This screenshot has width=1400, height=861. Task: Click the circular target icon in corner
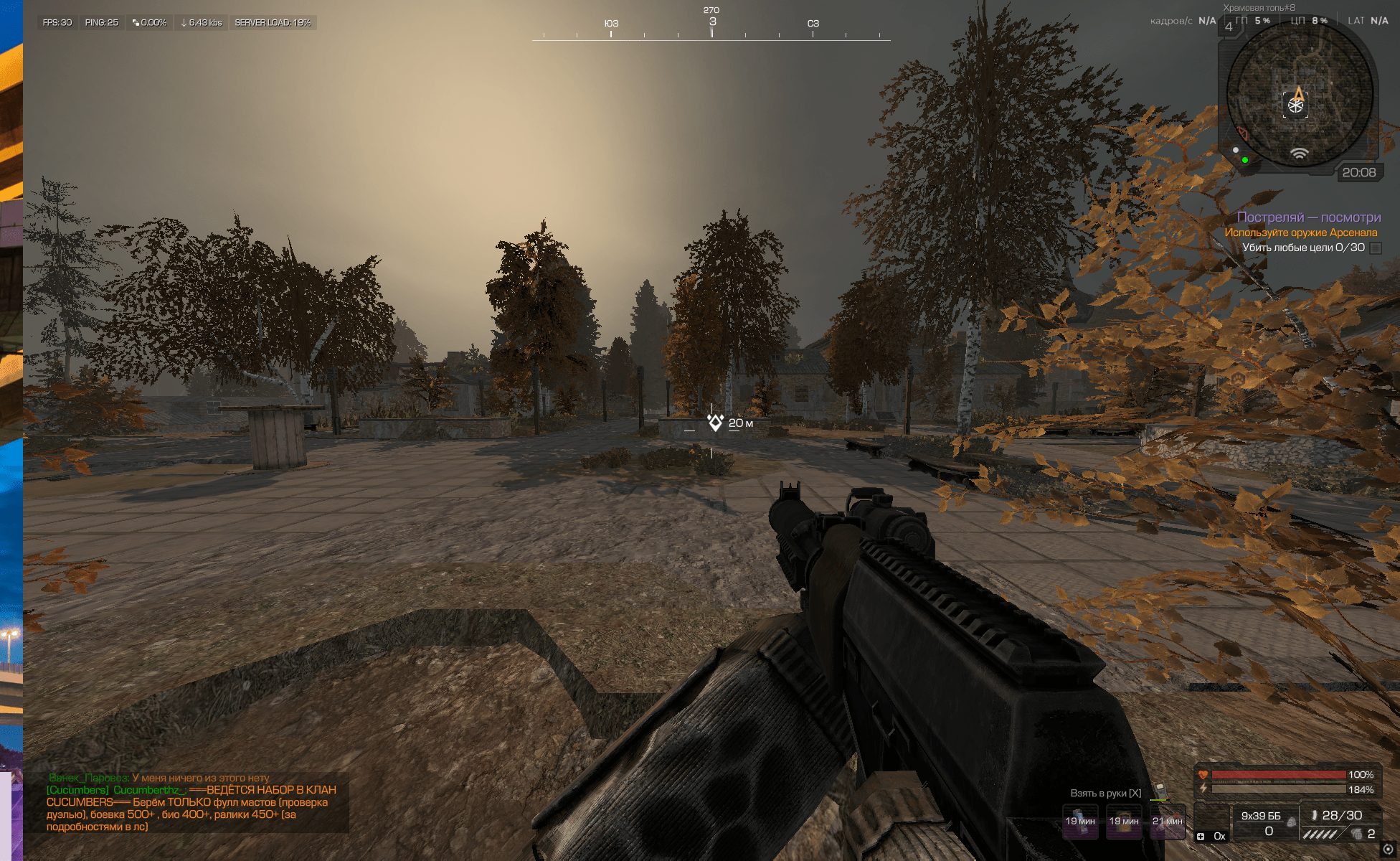point(1388,850)
